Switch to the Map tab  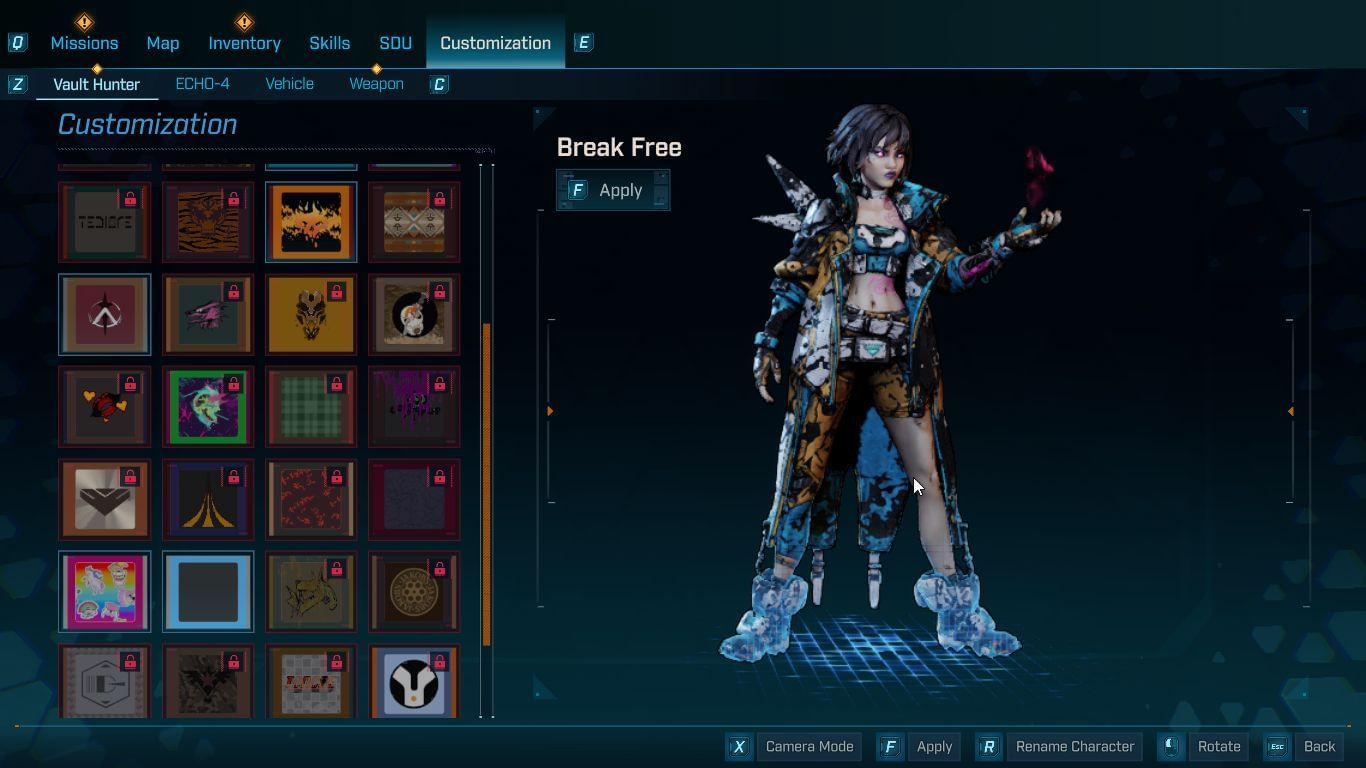pos(163,43)
